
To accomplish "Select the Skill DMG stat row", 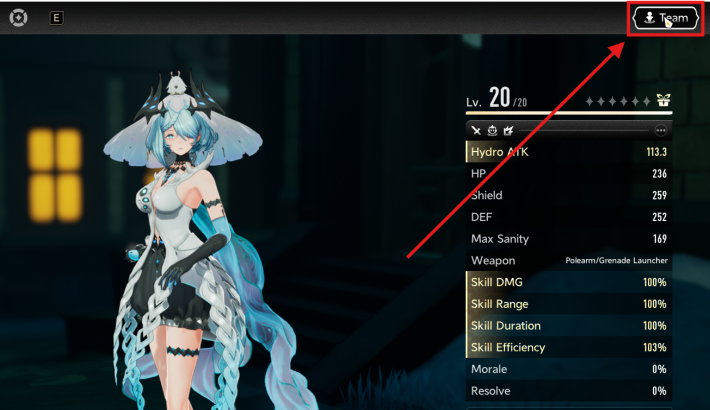I will click(x=568, y=282).
